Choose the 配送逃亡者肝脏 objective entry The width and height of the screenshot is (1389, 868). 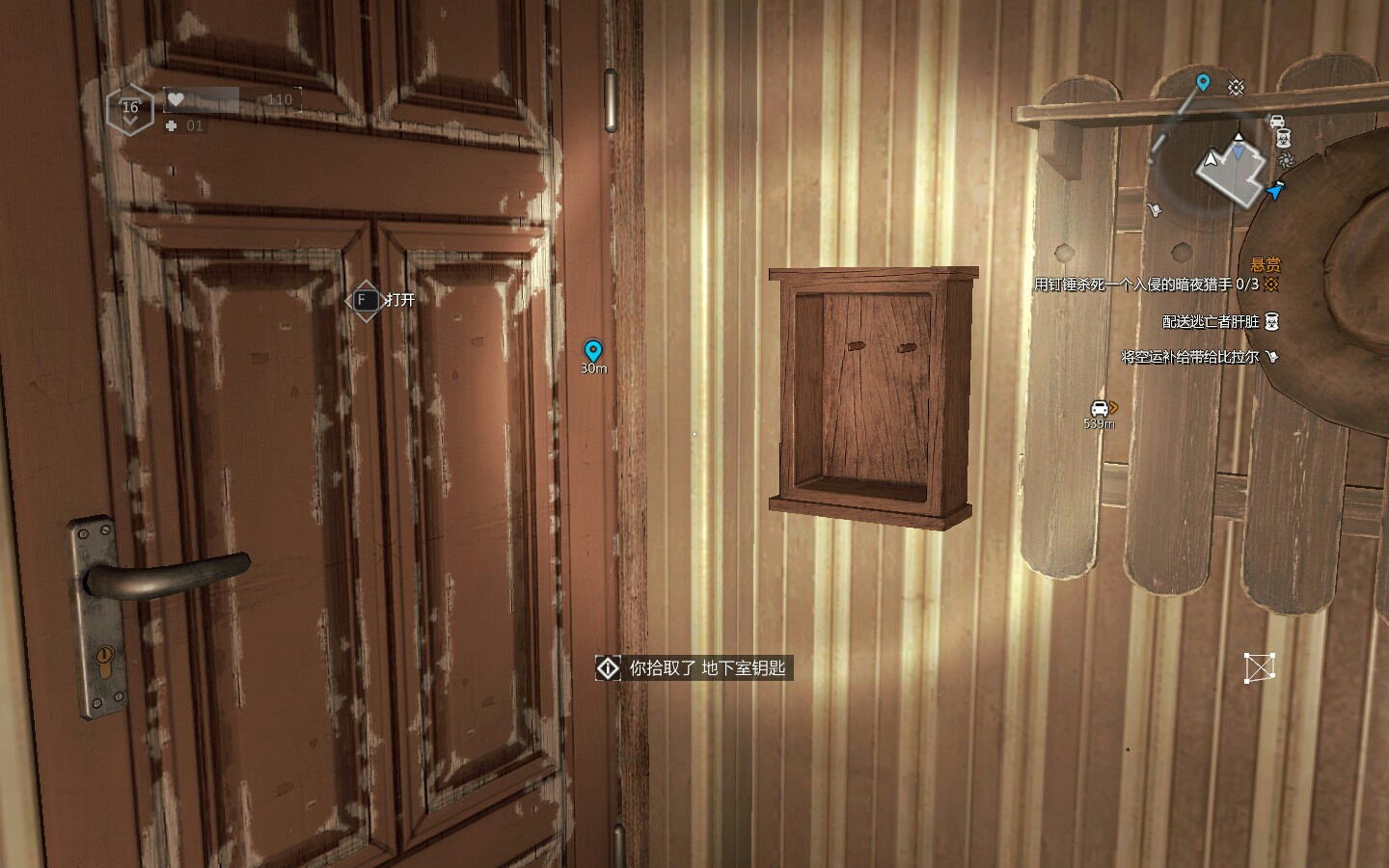[x=1211, y=321]
